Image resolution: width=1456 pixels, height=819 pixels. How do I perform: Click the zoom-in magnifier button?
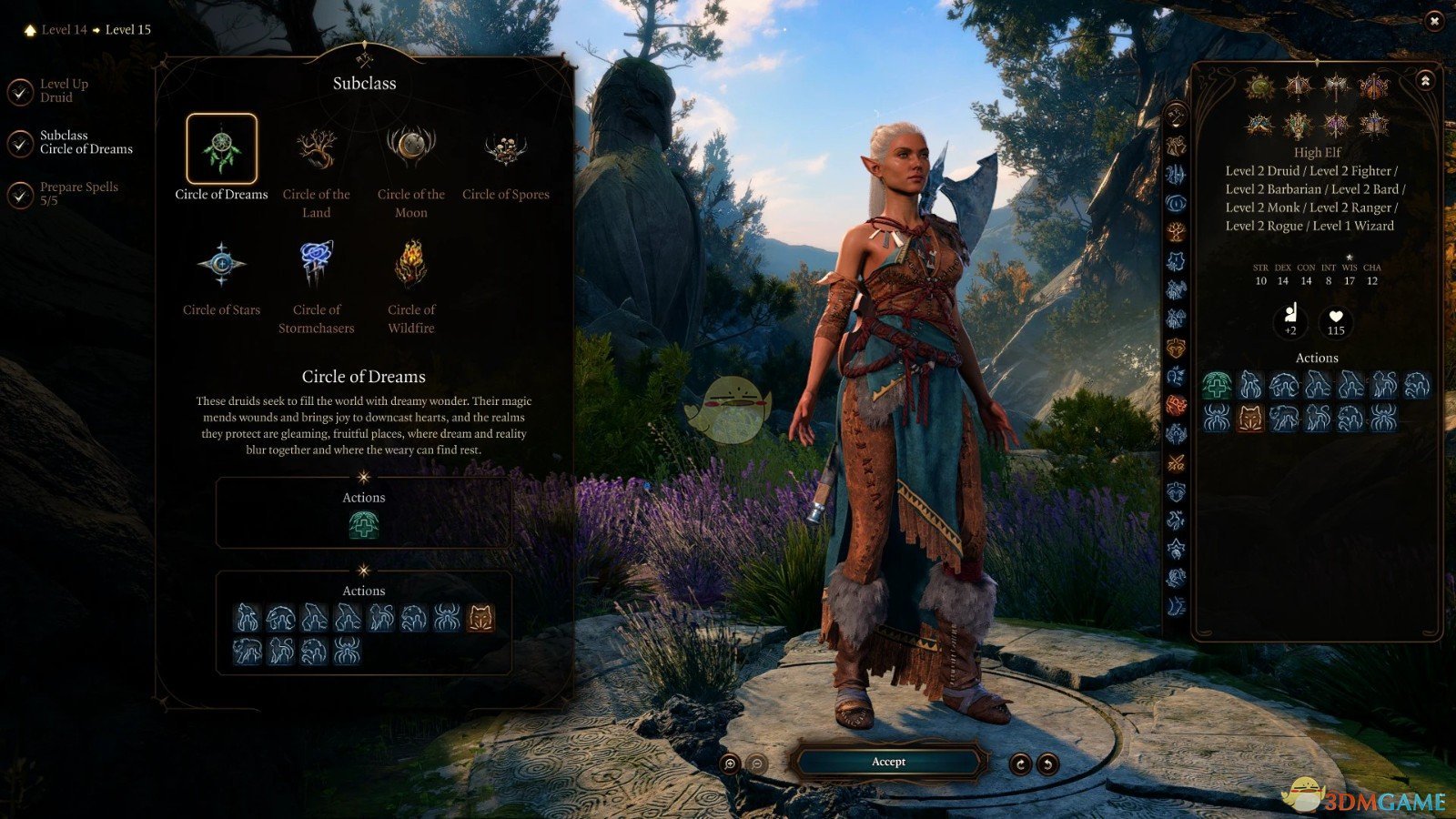pos(729,763)
